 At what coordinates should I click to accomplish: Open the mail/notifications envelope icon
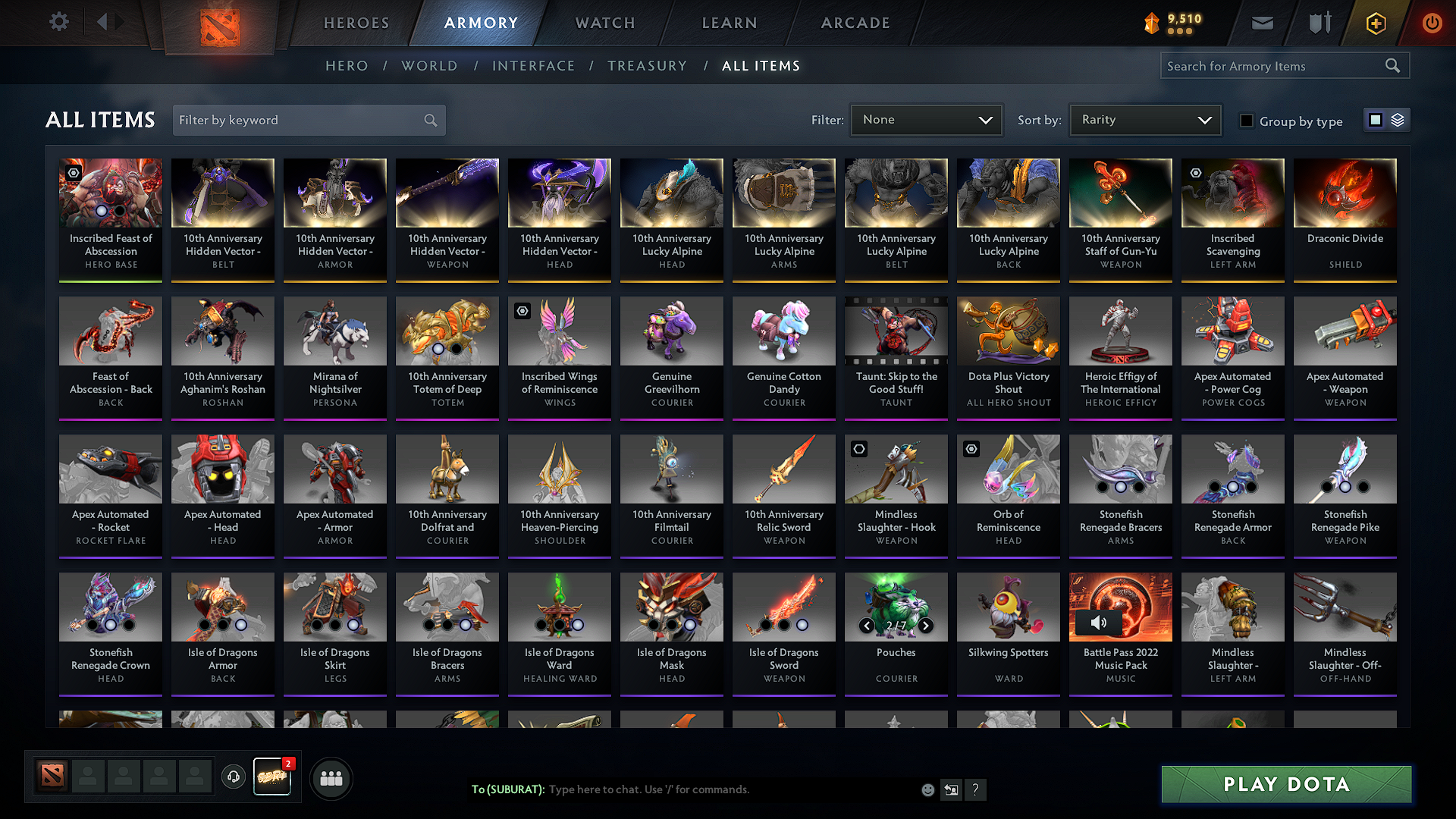tap(1261, 23)
